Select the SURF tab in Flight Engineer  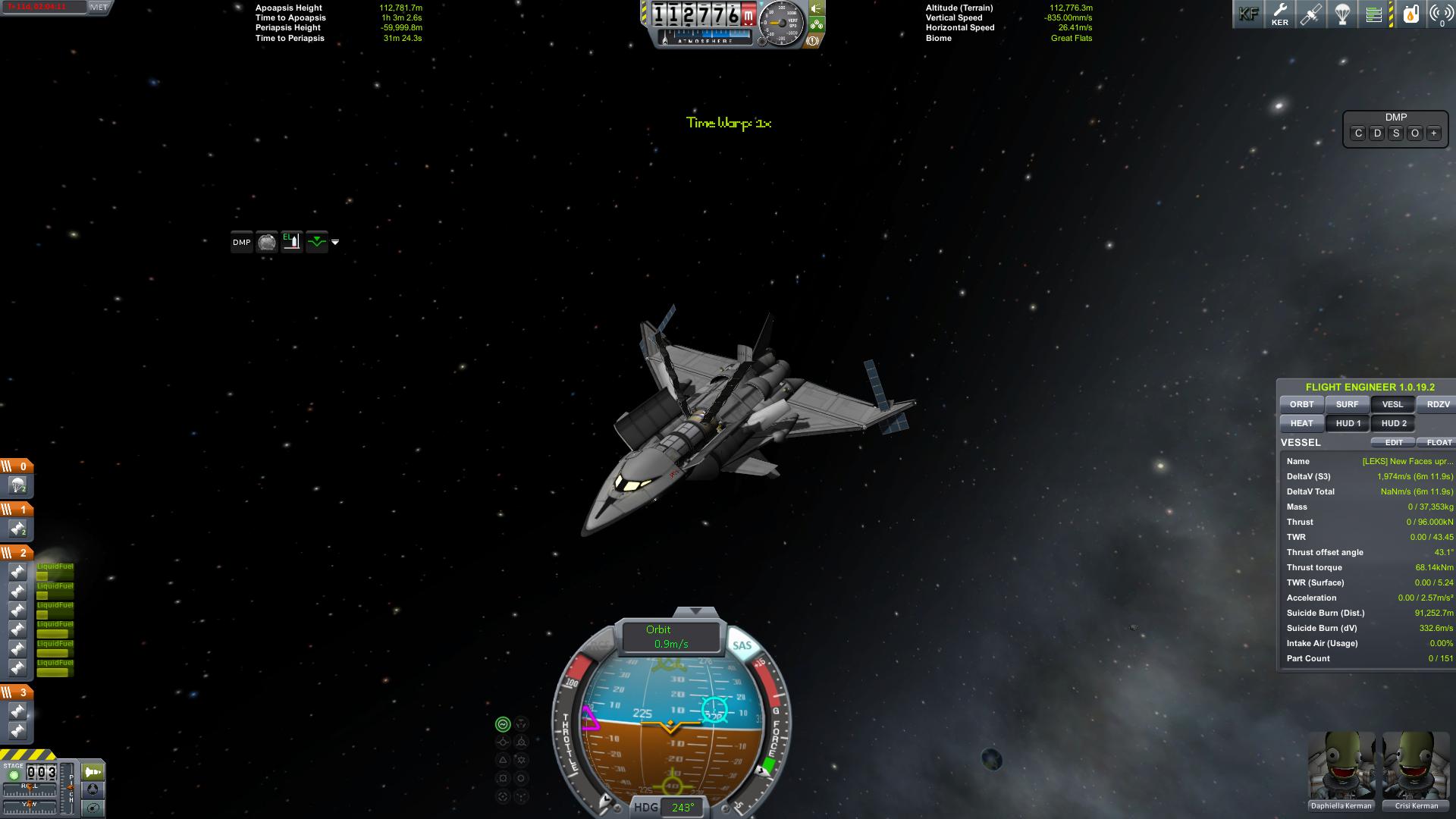(1347, 404)
